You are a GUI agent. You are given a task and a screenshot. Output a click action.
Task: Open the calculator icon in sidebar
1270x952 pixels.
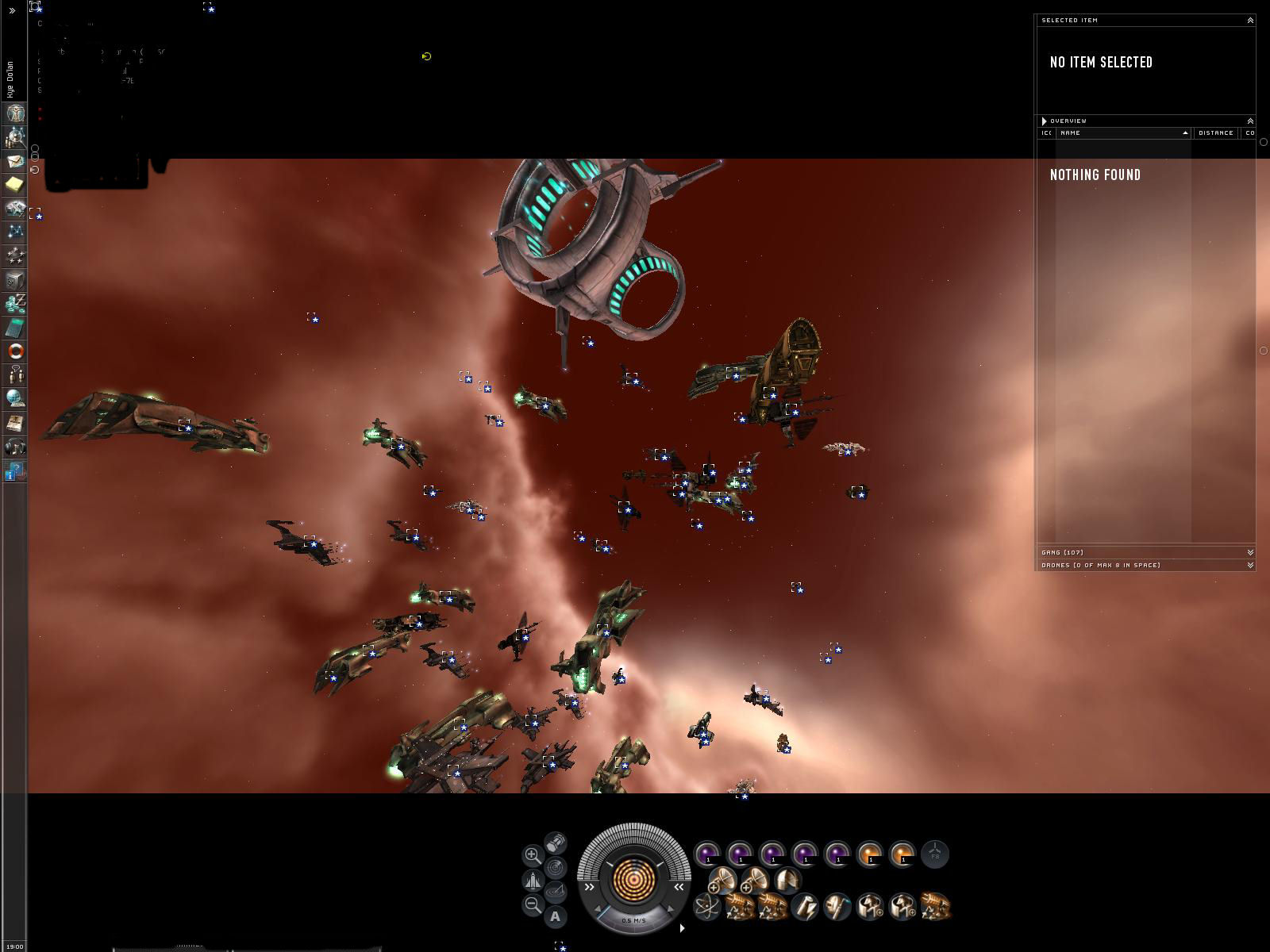pyautogui.click(x=15, y=328)
